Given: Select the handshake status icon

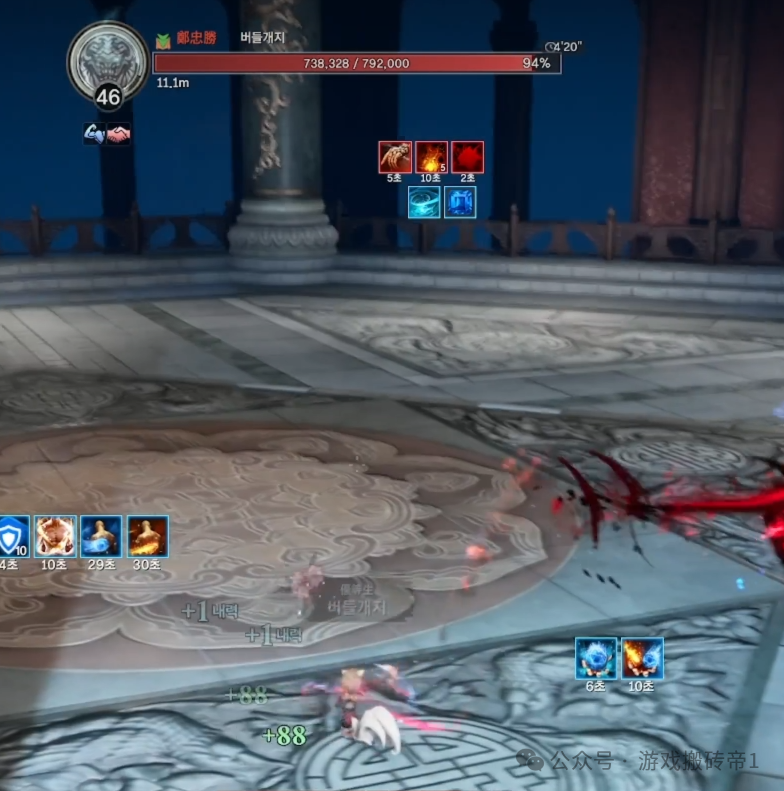Looking at the screenshot, I should coord(119,134).
